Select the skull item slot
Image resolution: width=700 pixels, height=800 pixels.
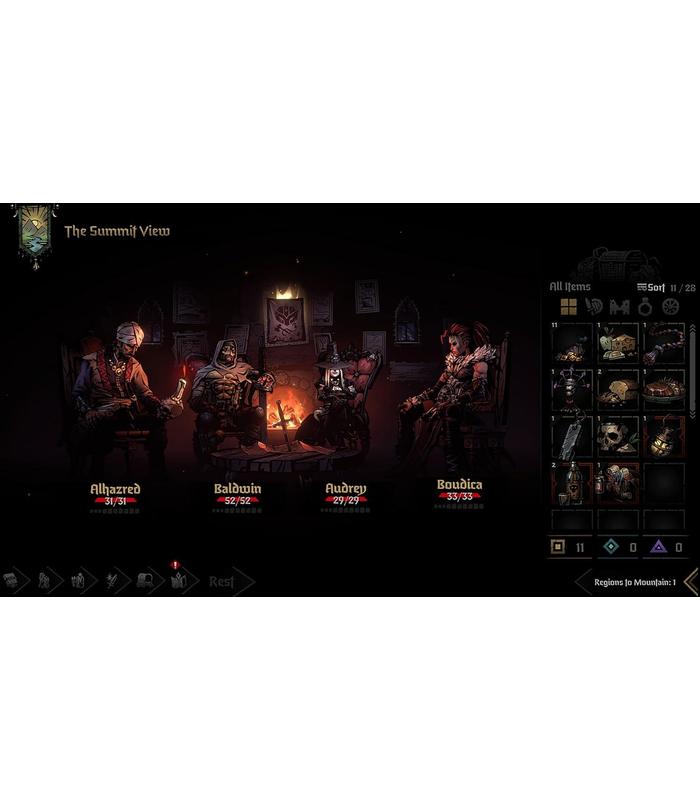[x=619, y=436]
